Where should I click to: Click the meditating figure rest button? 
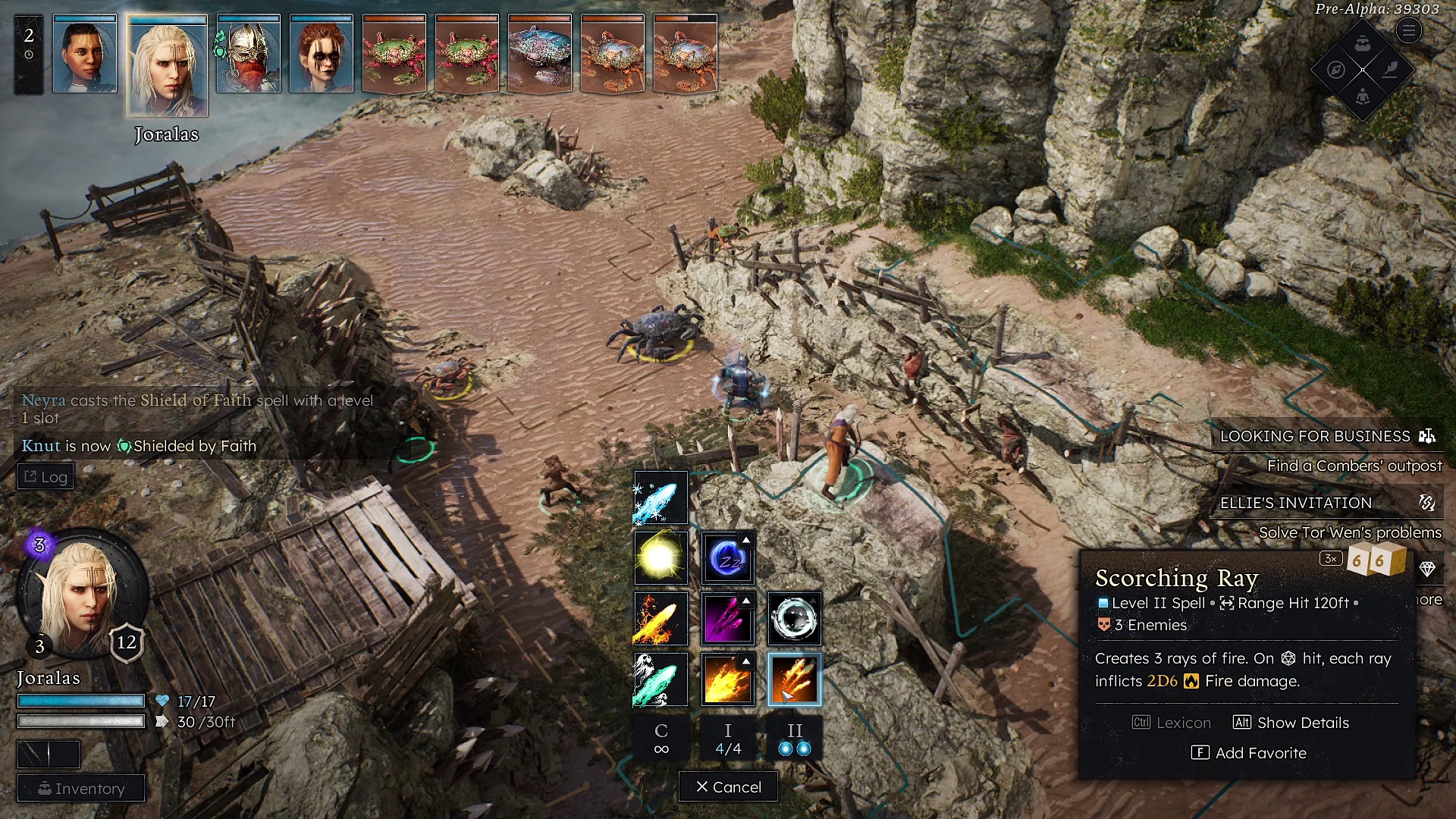tap(1363, 96)
